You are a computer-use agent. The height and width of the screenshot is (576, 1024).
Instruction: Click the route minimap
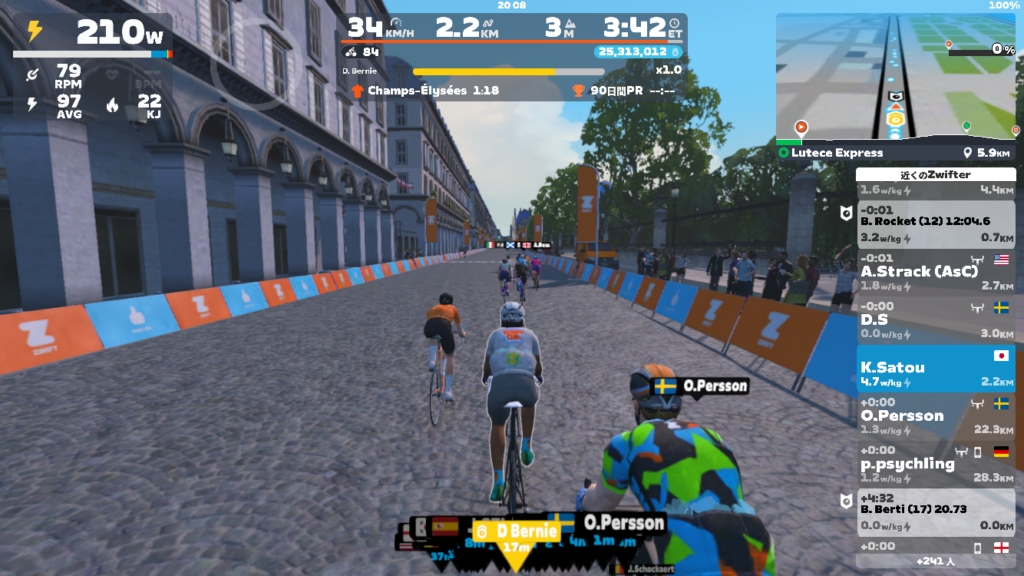pyautogui.click(x=896, y=78)
